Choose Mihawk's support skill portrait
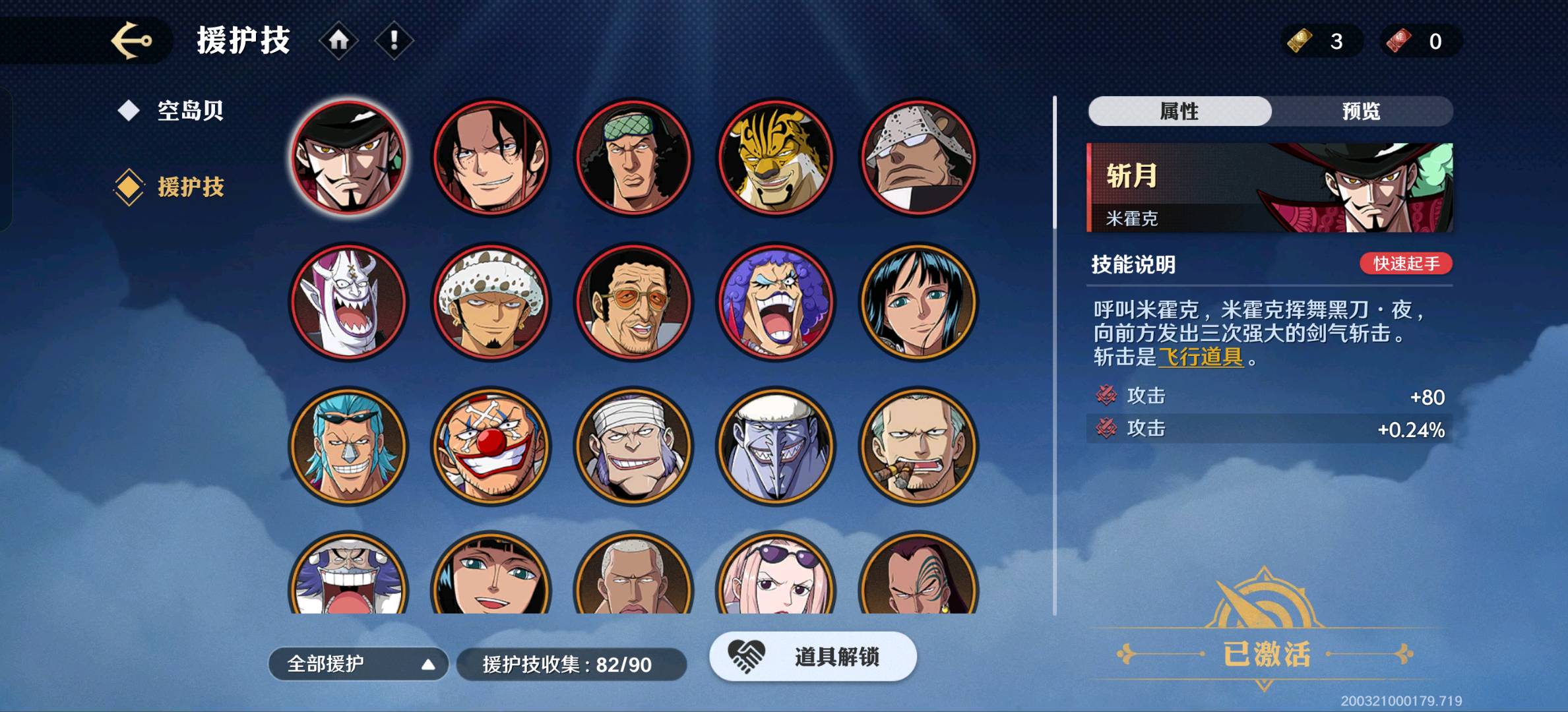 (348, 158)
